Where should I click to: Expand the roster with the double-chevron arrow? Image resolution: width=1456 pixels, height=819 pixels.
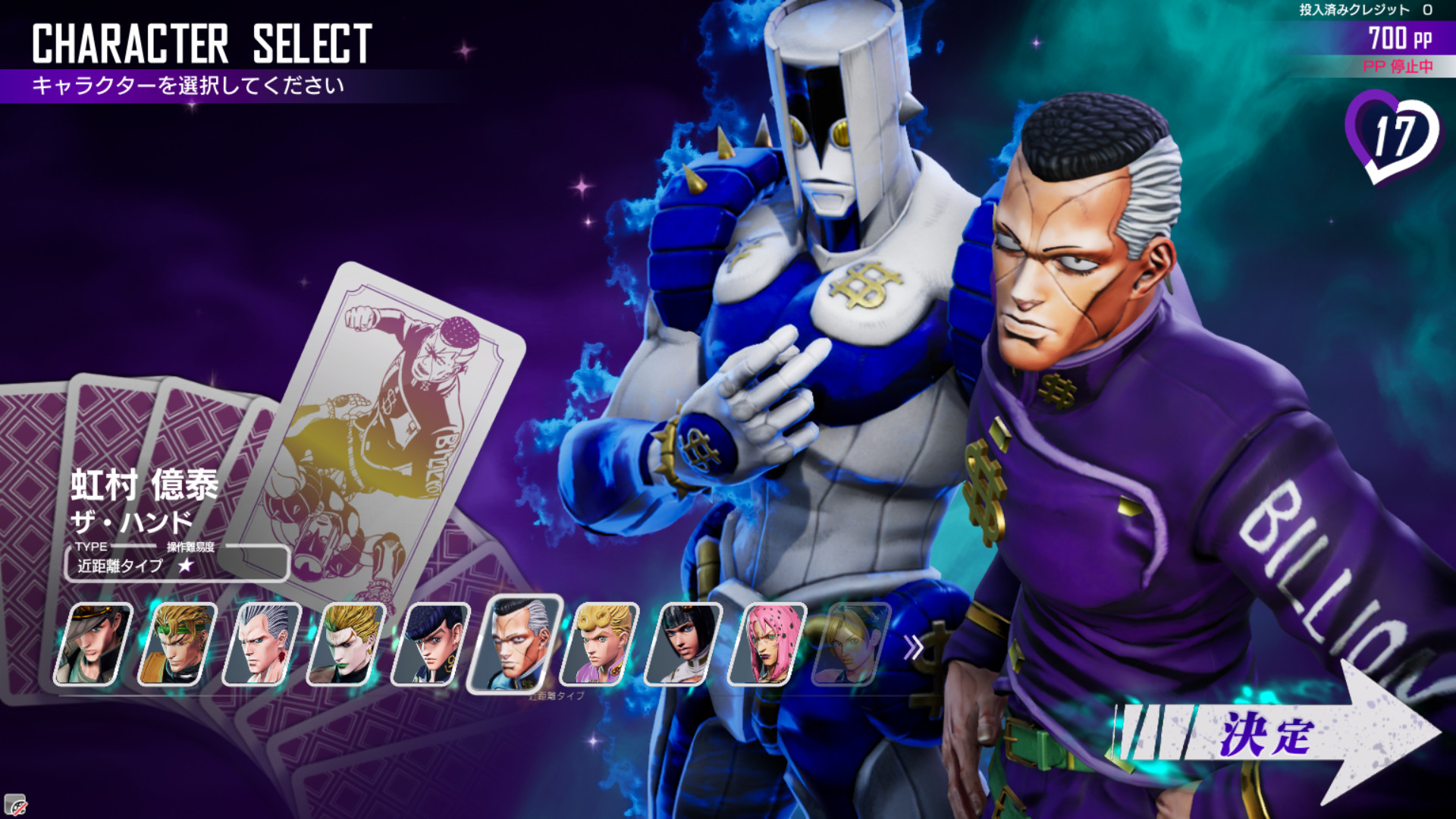pos(913,648)
